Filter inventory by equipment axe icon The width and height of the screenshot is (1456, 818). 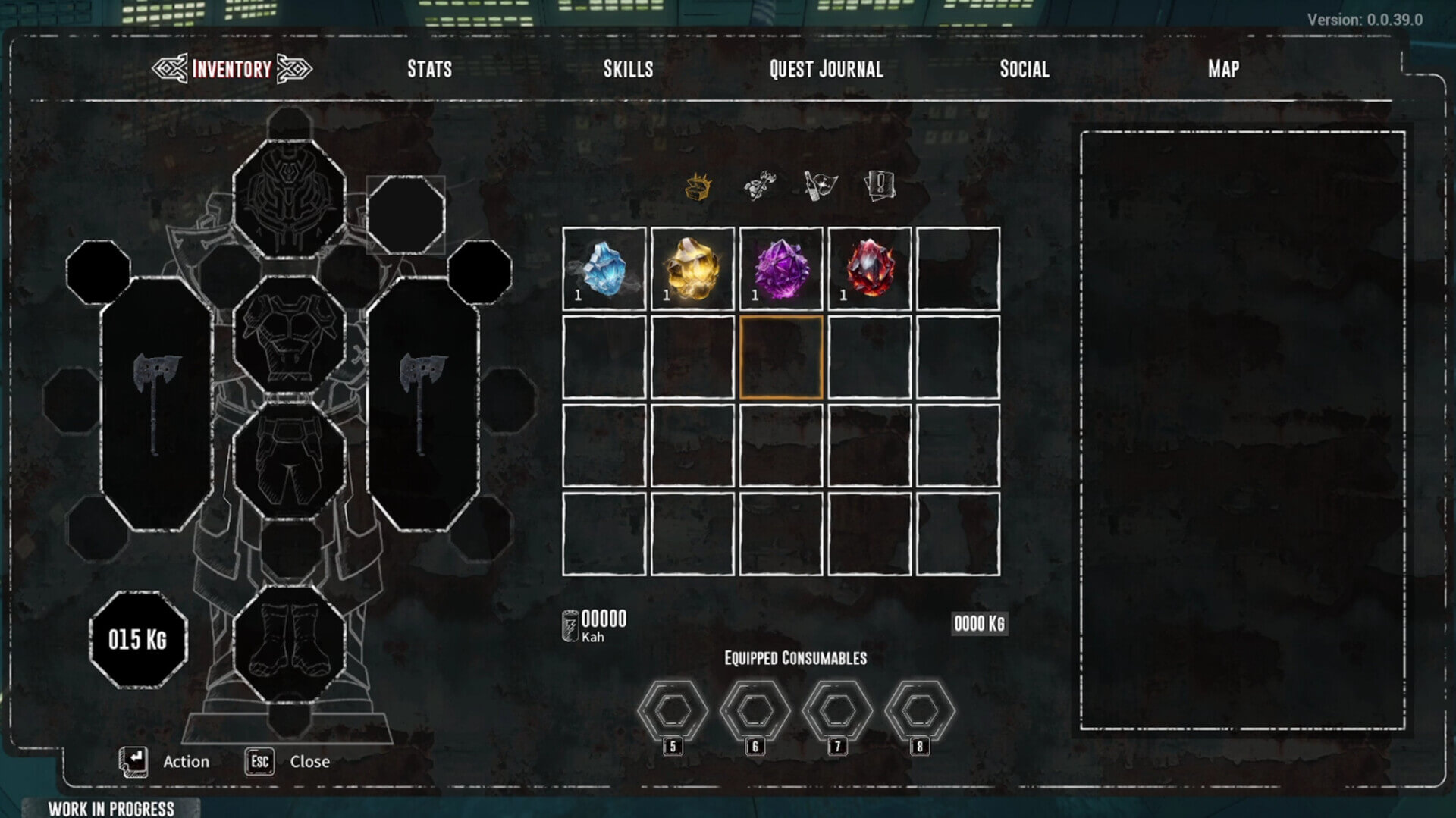coord(758,184)
